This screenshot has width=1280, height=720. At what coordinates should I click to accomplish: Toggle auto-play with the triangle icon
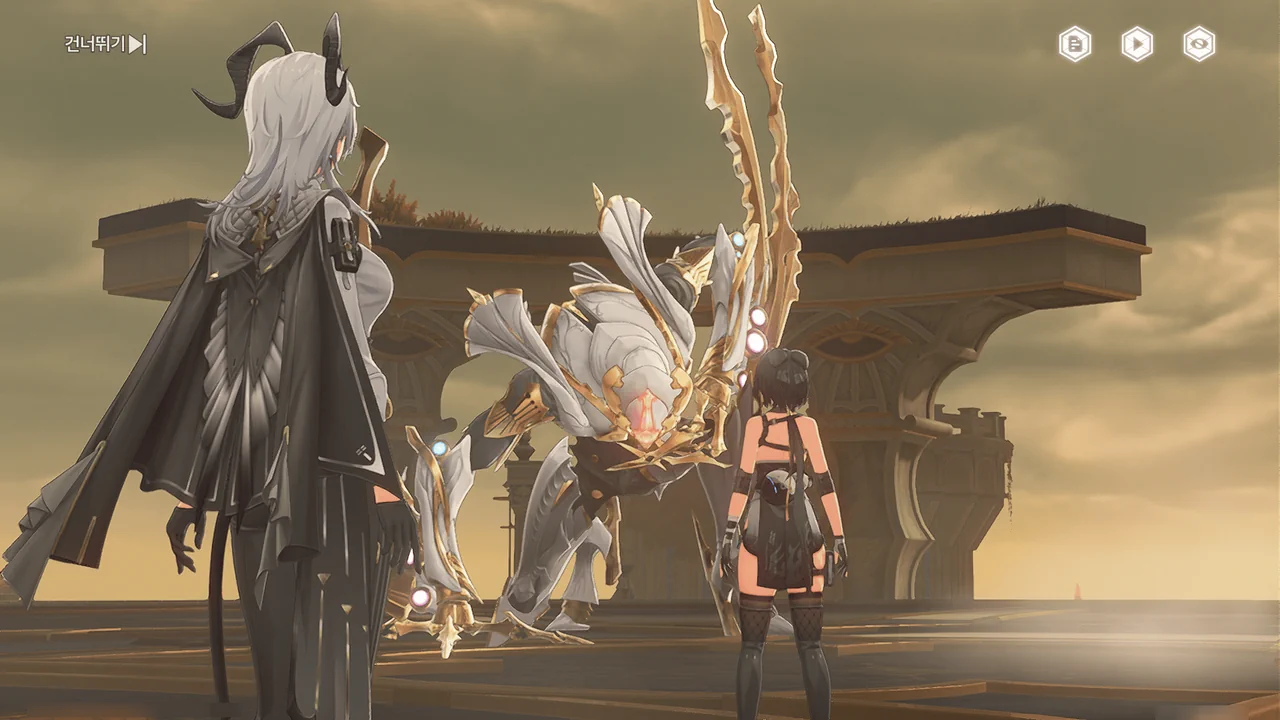pyautogui.click(x=1137, y=44)
